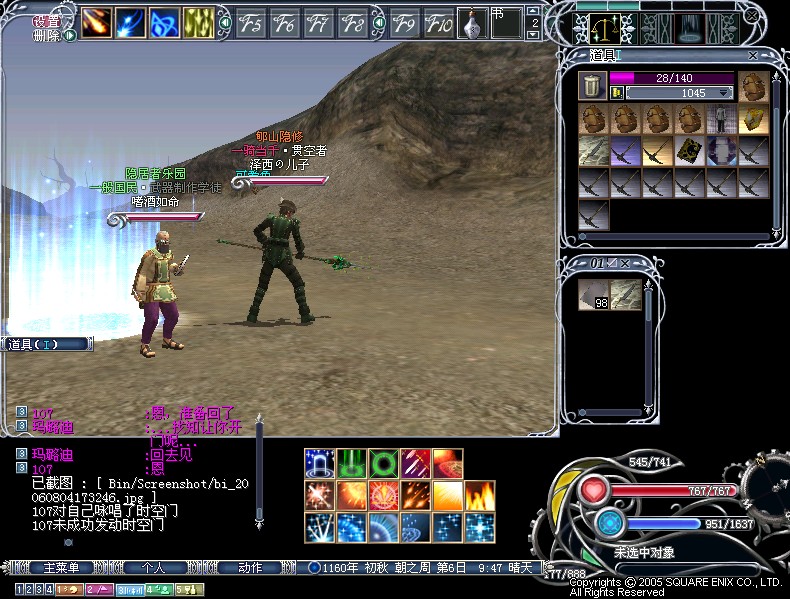The width and height of the screenshot is (790, 599).
Task: Select the yellow spellbook item in inventory
Action: click(752, 120)
